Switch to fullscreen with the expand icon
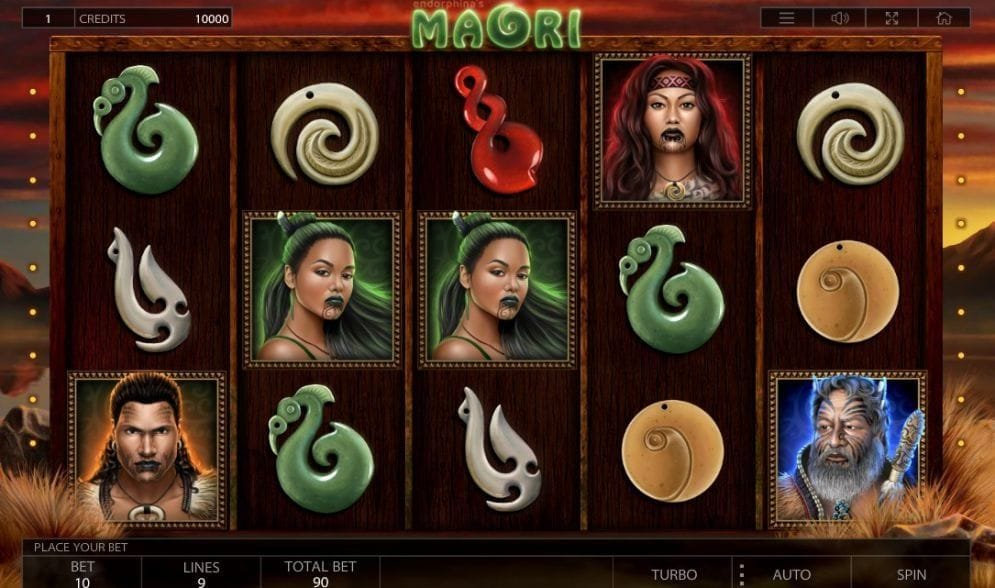The width and height of the screenshot is (995, 588). pos(892,18)
